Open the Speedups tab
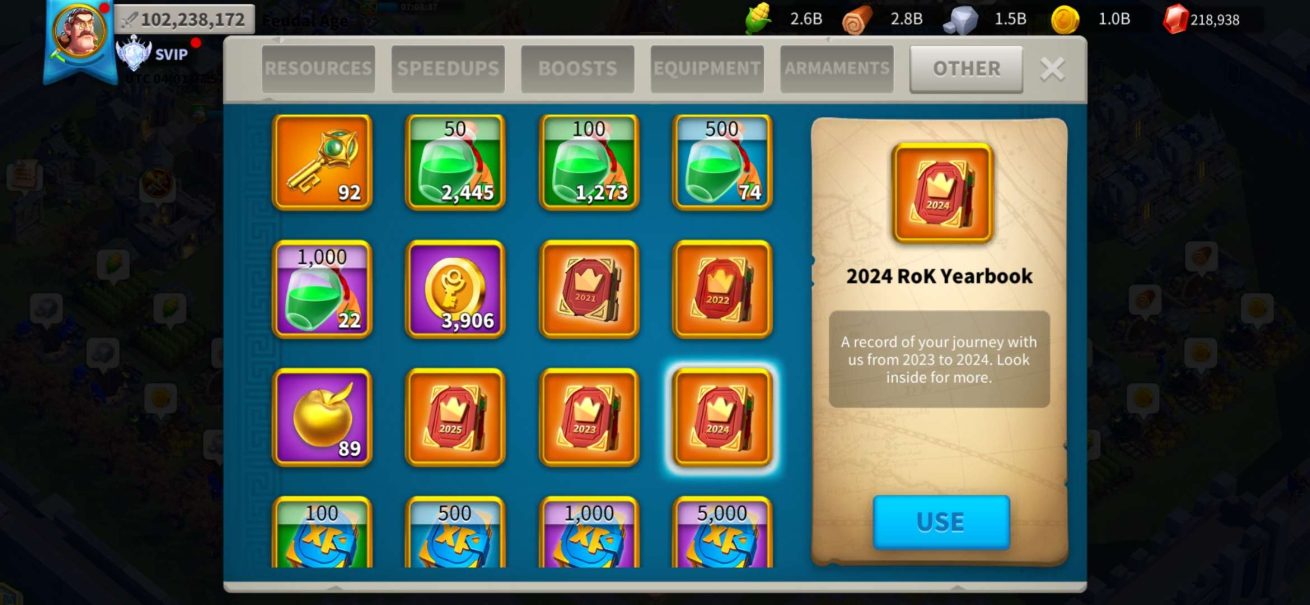This screenshot has height=605, width=1310. click(447, 69)
